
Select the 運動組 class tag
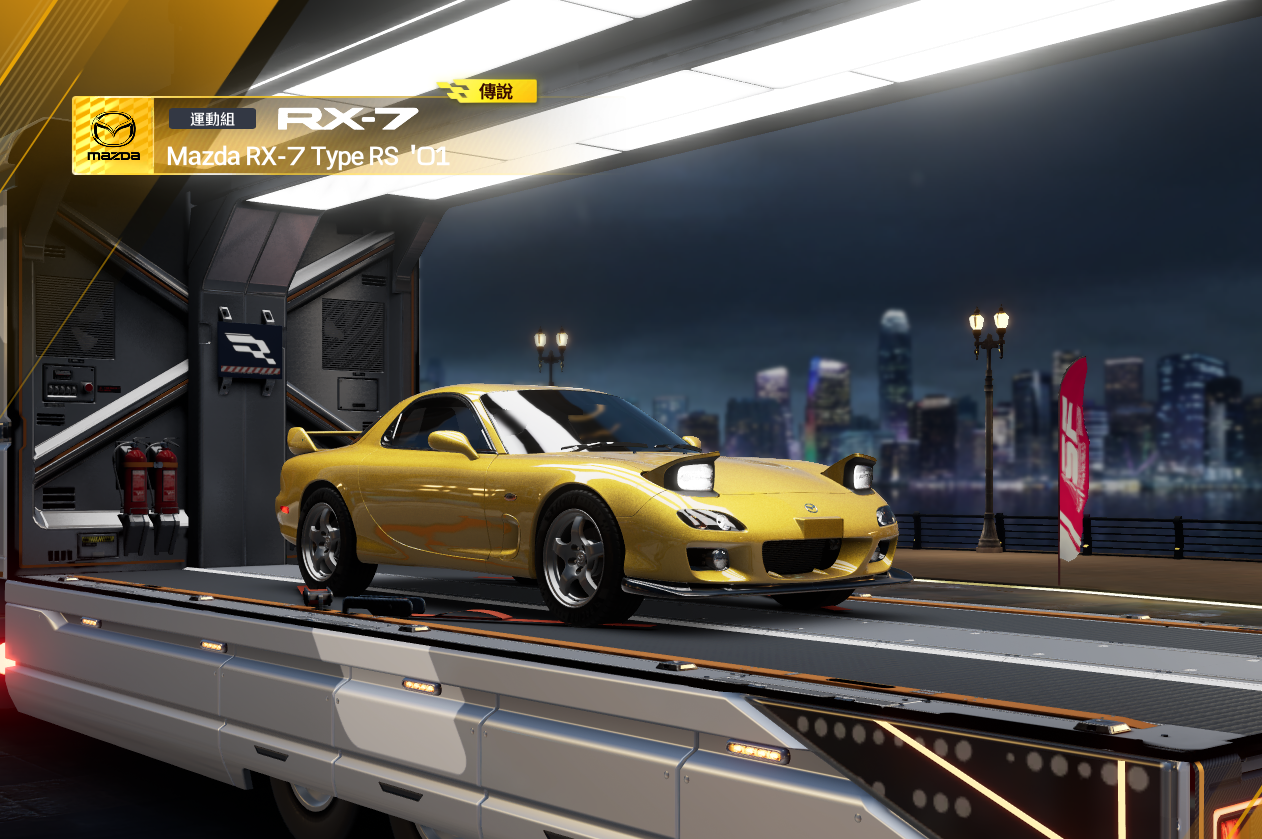(212, 119)
